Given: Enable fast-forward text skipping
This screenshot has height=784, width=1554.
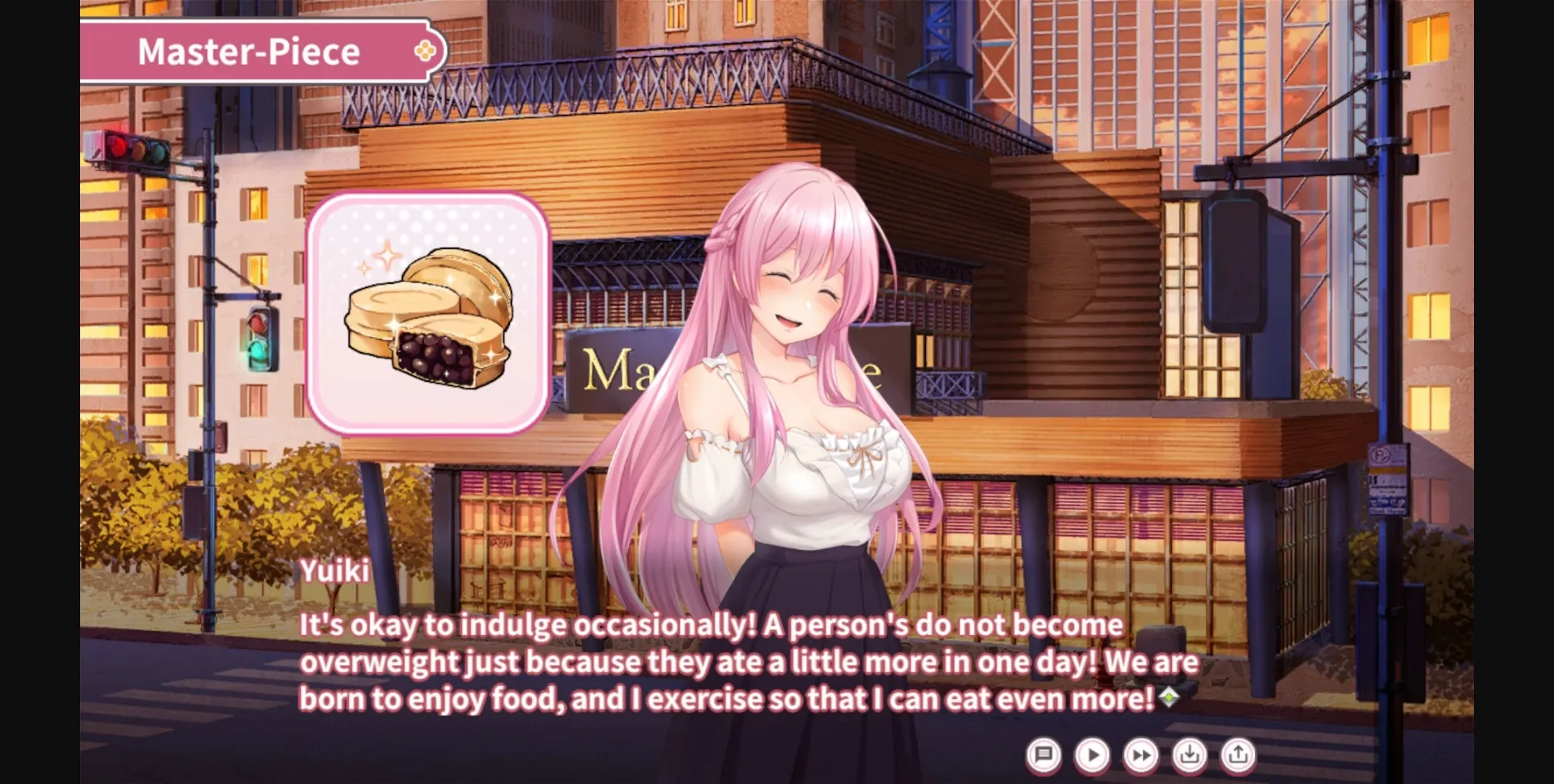Looking at the screenshot, I should [x=1141, y=753].
